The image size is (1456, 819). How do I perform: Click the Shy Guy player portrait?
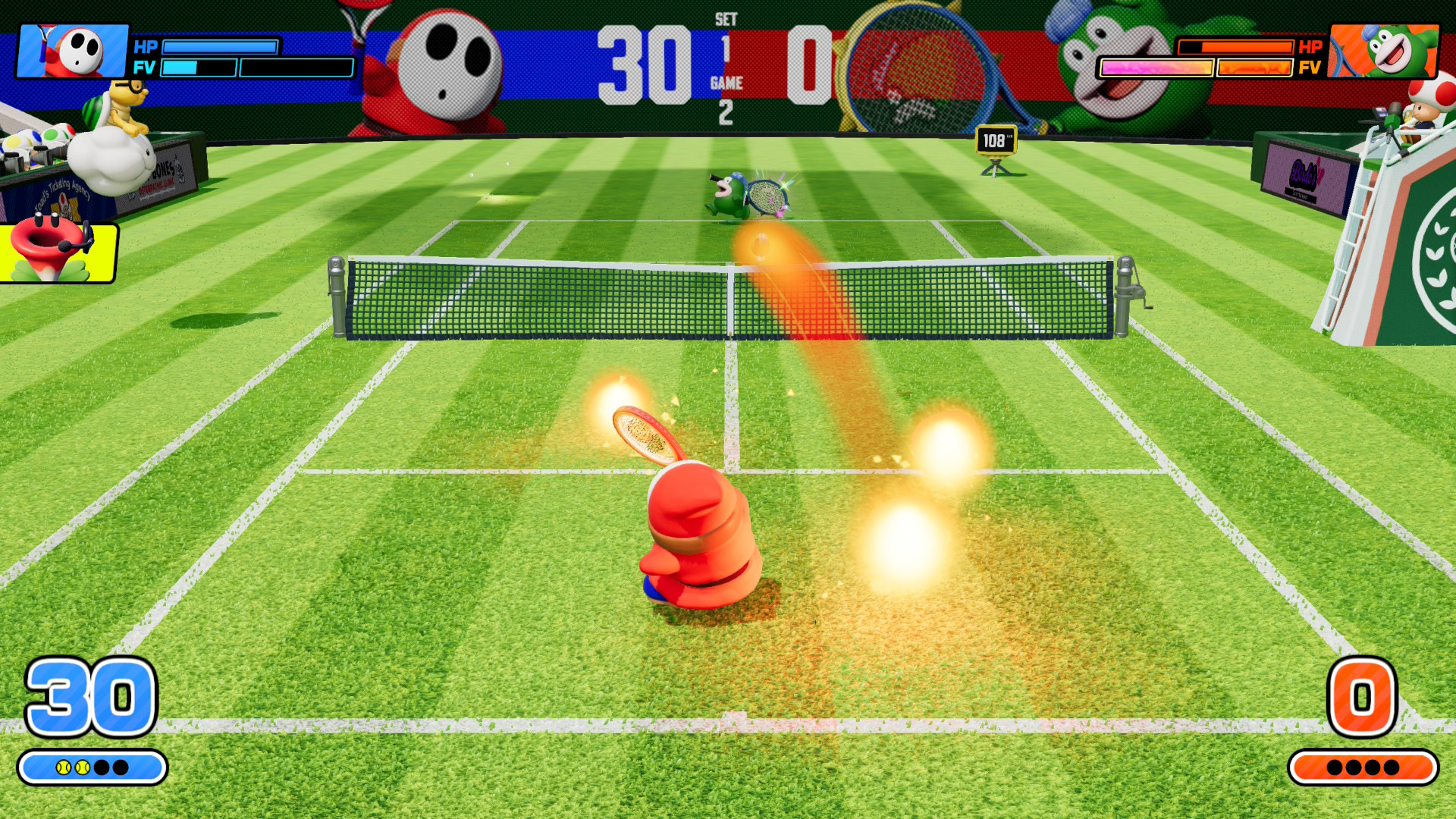point(74,52)
